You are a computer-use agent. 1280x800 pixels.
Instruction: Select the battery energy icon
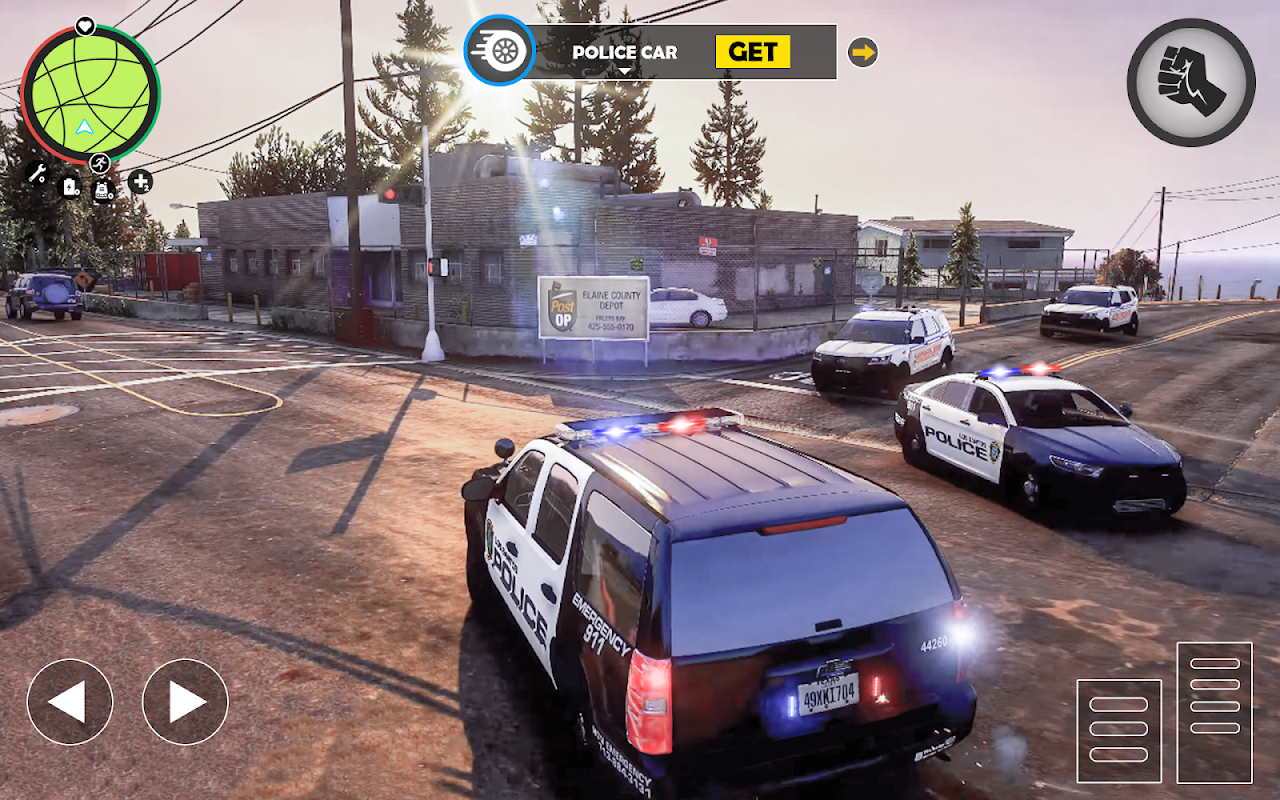click(x=70, y=186)
